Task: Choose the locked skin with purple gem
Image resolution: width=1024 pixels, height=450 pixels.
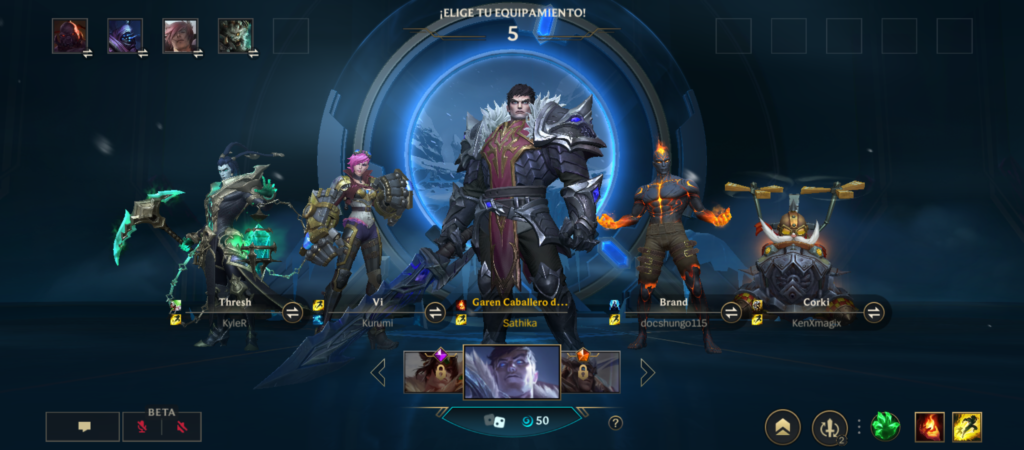Action: (x=433, y=372)
